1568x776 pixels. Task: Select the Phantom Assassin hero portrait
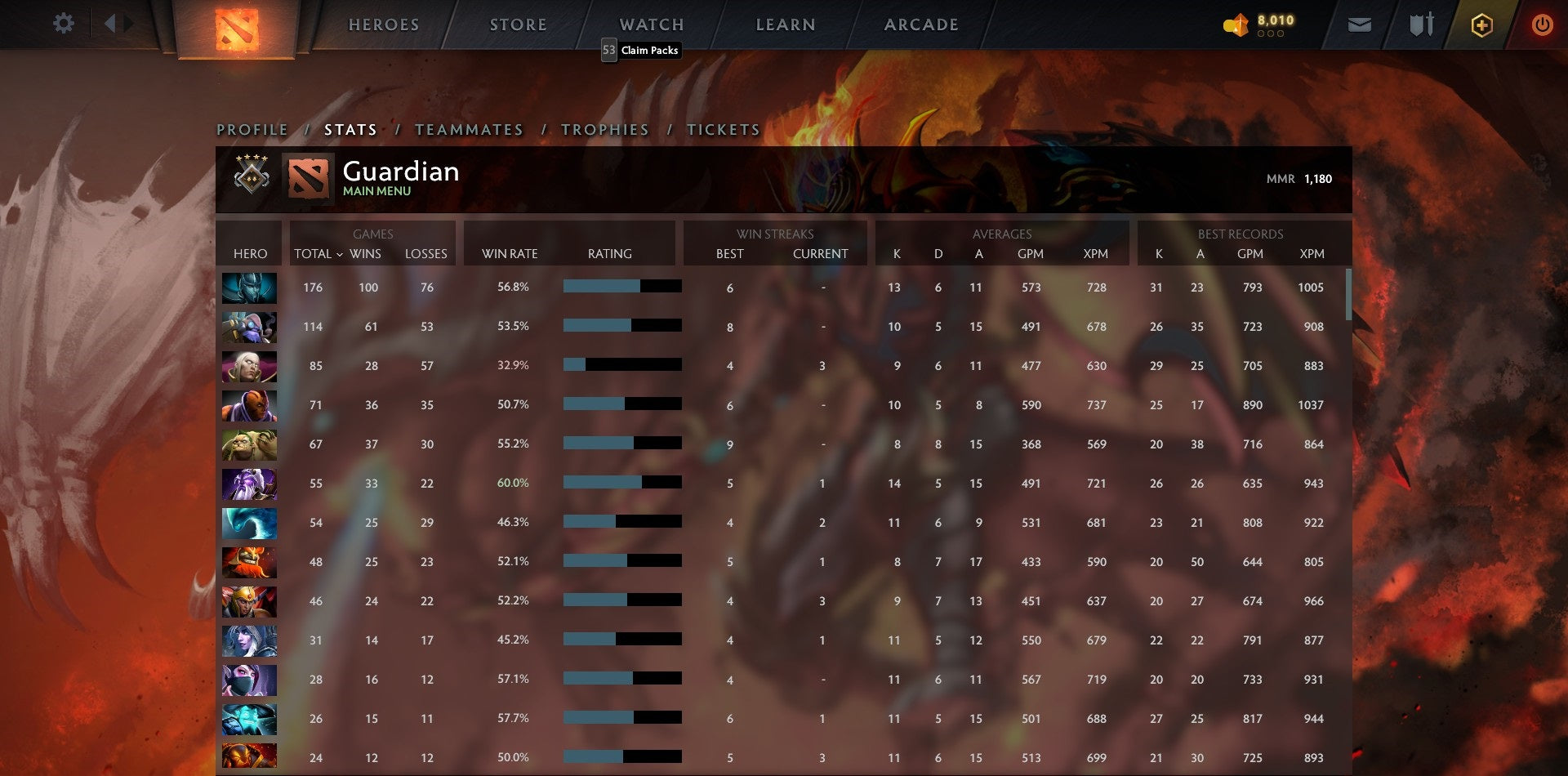click(x=249, y=288)
